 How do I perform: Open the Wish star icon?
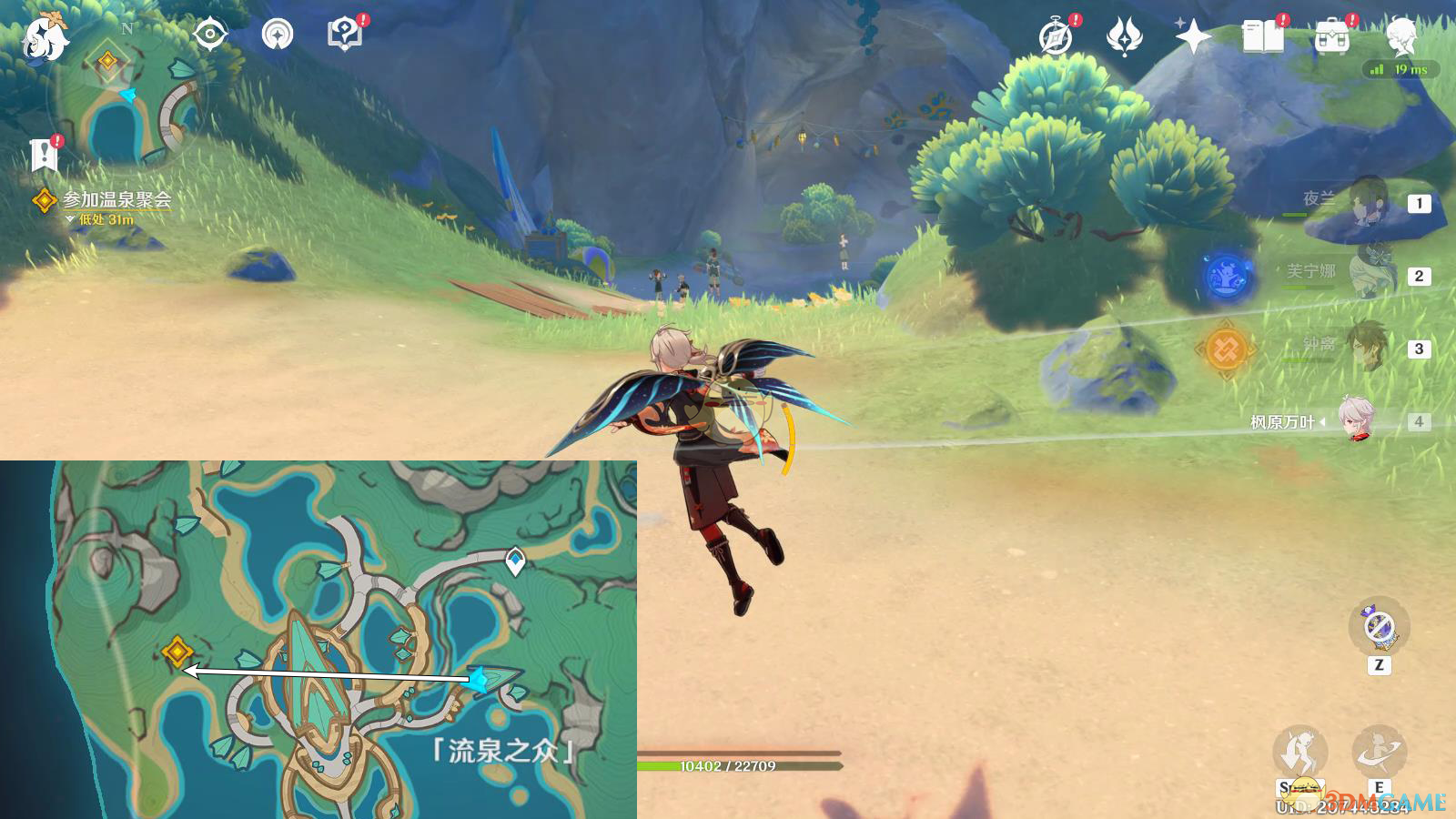click(1192, 37)
